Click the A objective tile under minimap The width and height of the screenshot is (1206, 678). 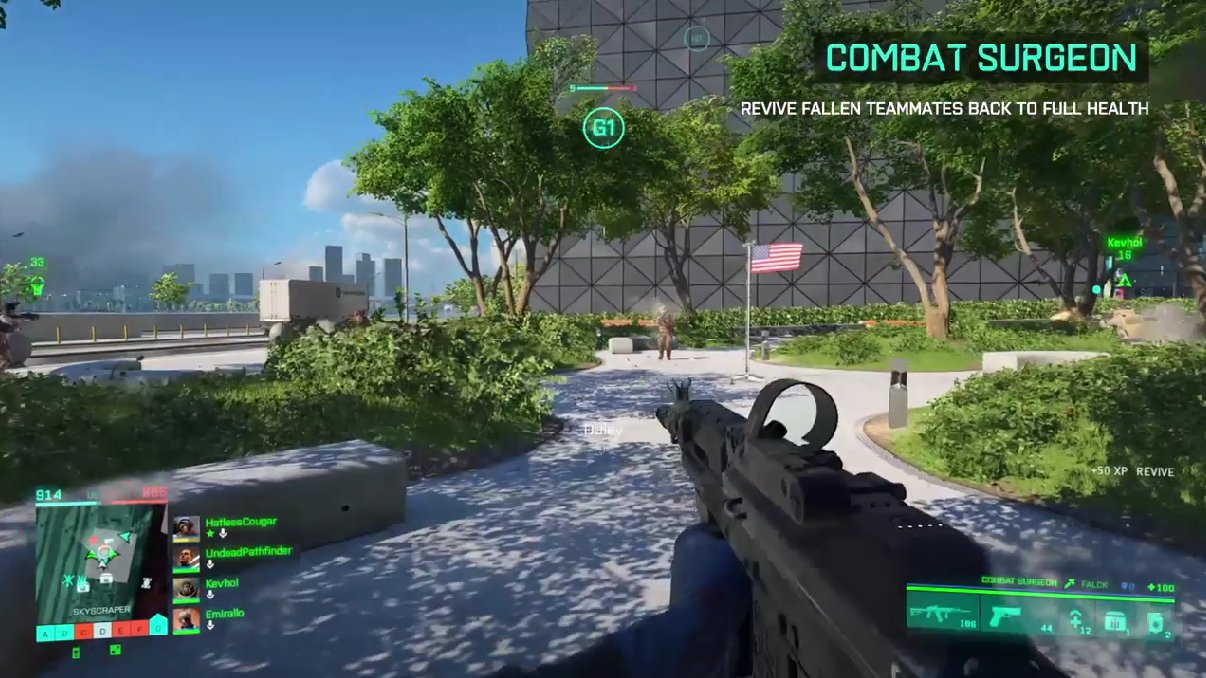pyautogui.click(x=44, y=633)
